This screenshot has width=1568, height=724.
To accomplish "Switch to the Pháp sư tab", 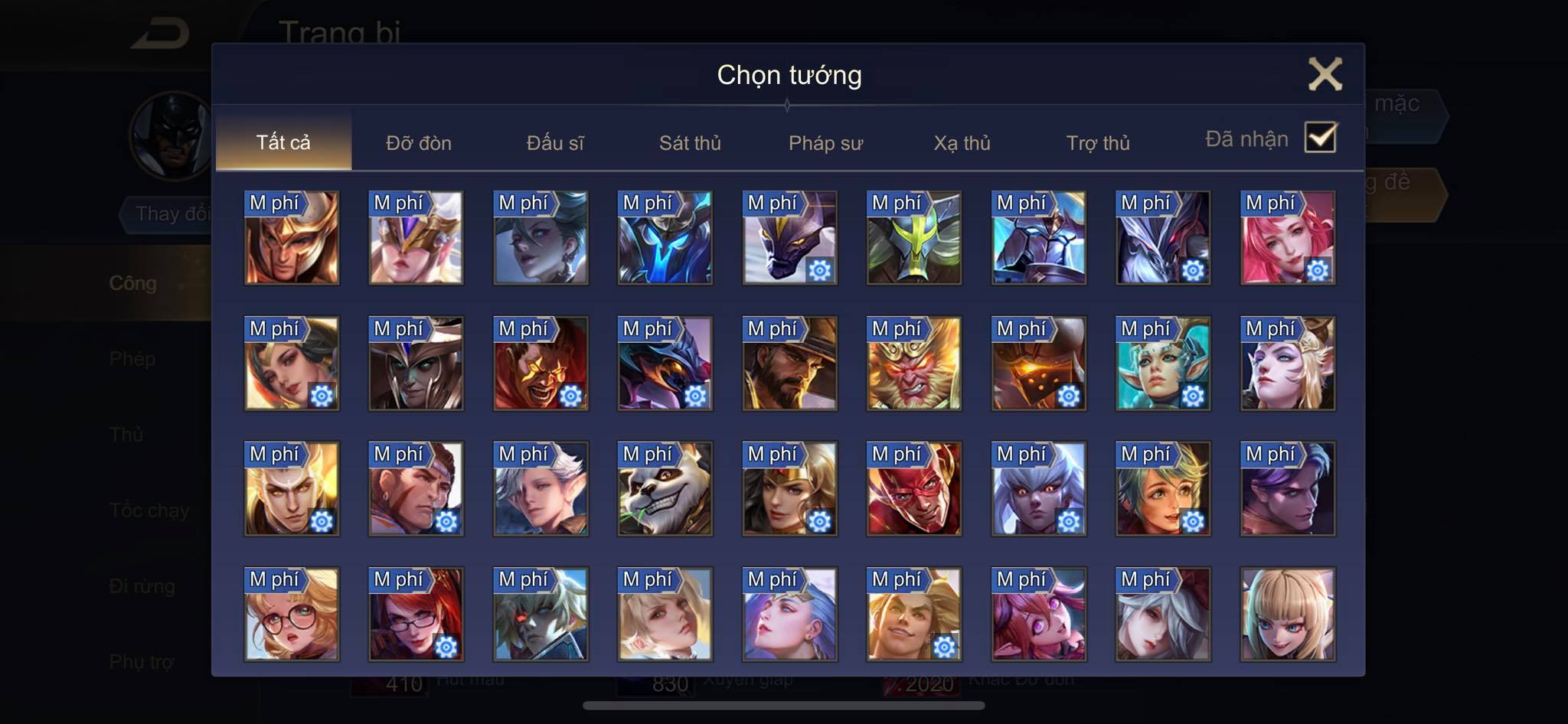I will tap(825, 143).
